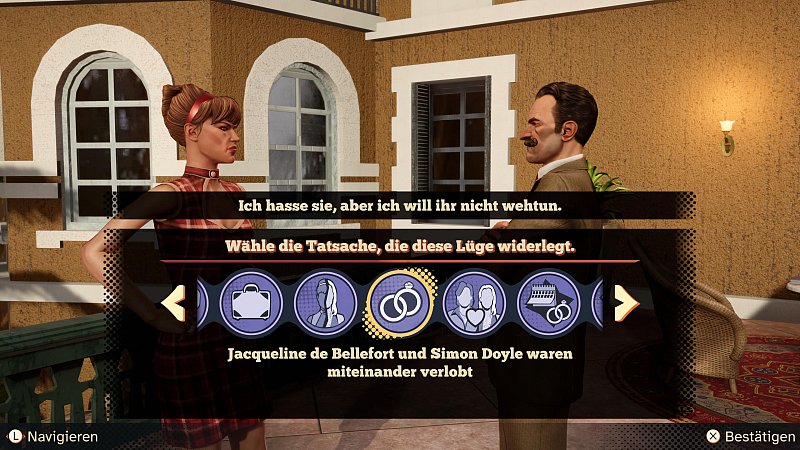Show next facts with the right arrow
This screenshot has height=450, width=800.
[626, 303]
